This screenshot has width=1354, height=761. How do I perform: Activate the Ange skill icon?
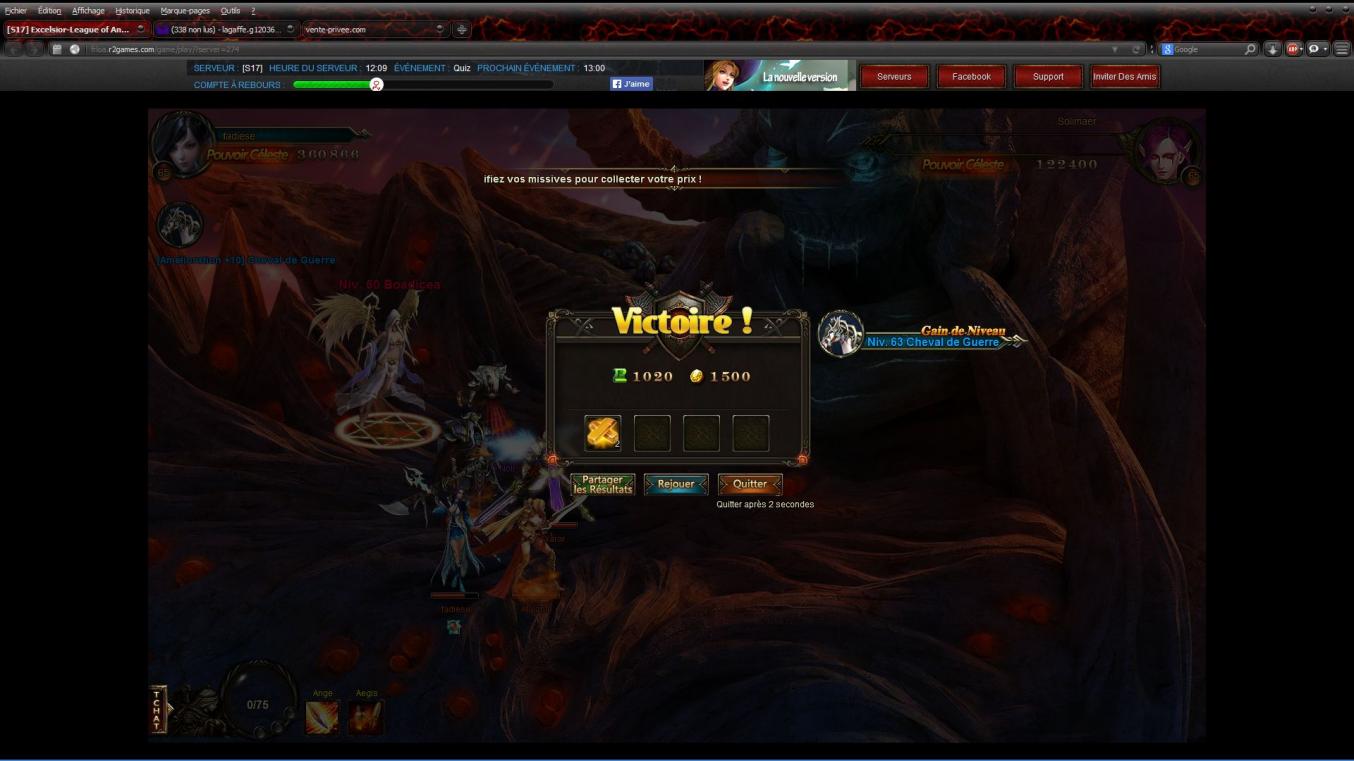[322, 717]
